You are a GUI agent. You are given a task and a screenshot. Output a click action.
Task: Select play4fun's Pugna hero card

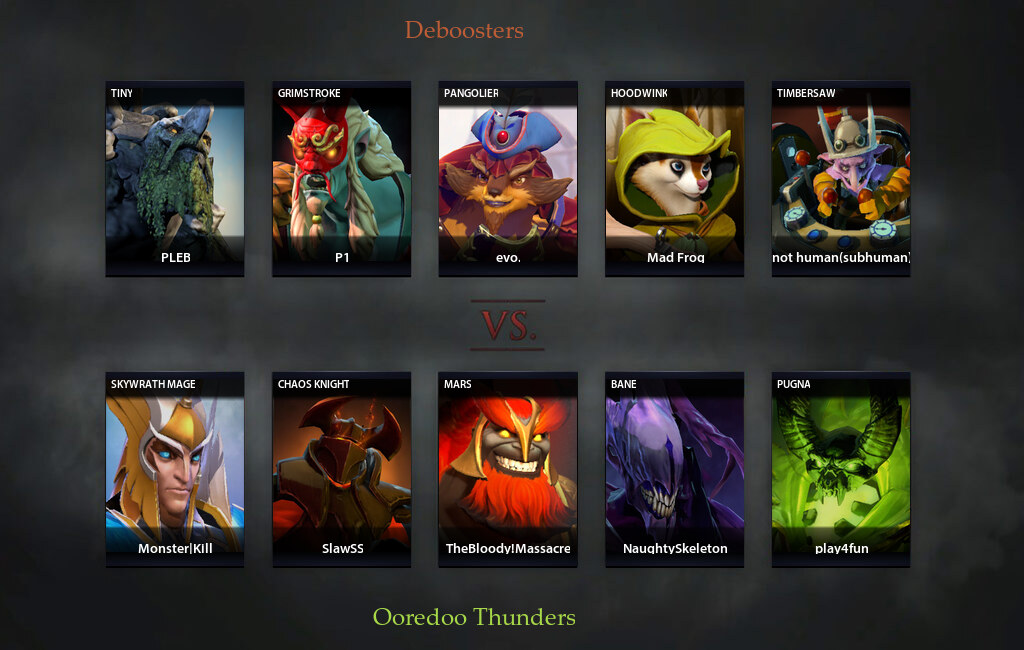click(841, 469)
